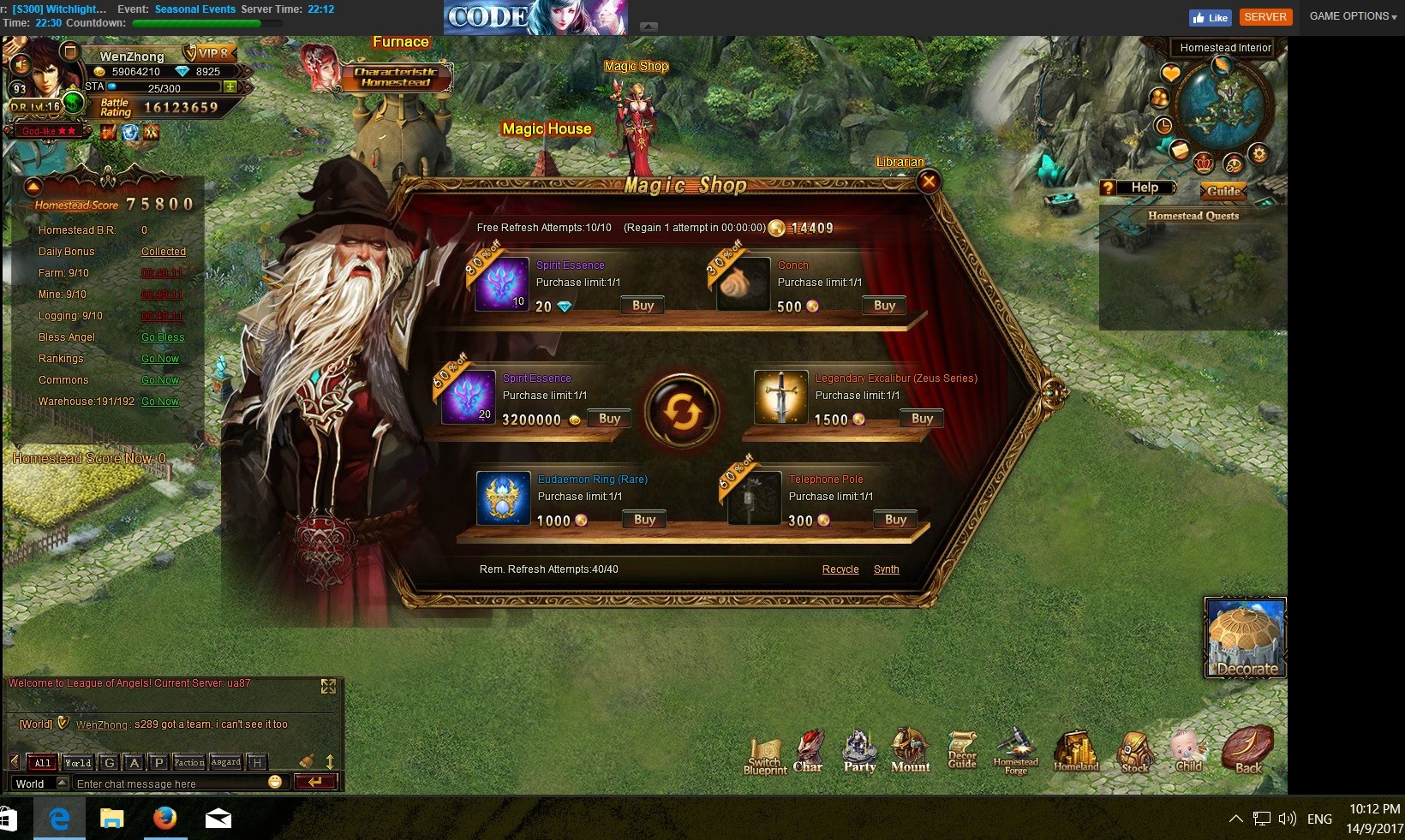Refresh the Magic Shop items
The image size is (1405, 840).
point(682,413)
